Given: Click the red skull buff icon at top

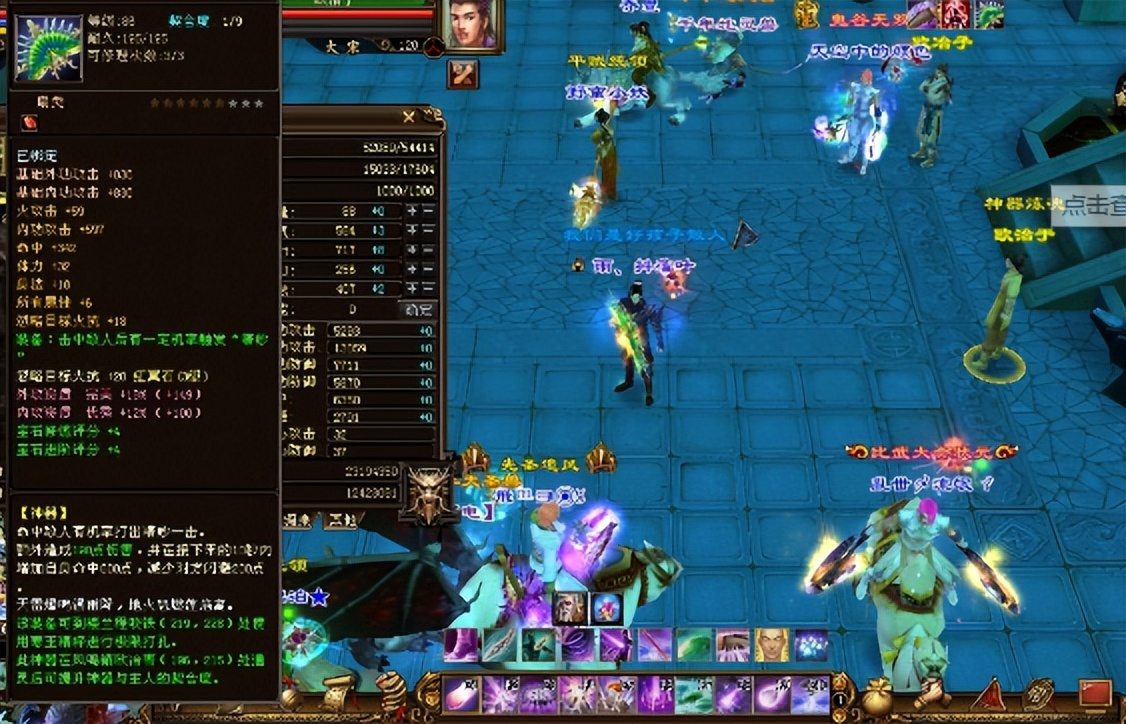Looking at the screenshot, I should coord(954,13).
